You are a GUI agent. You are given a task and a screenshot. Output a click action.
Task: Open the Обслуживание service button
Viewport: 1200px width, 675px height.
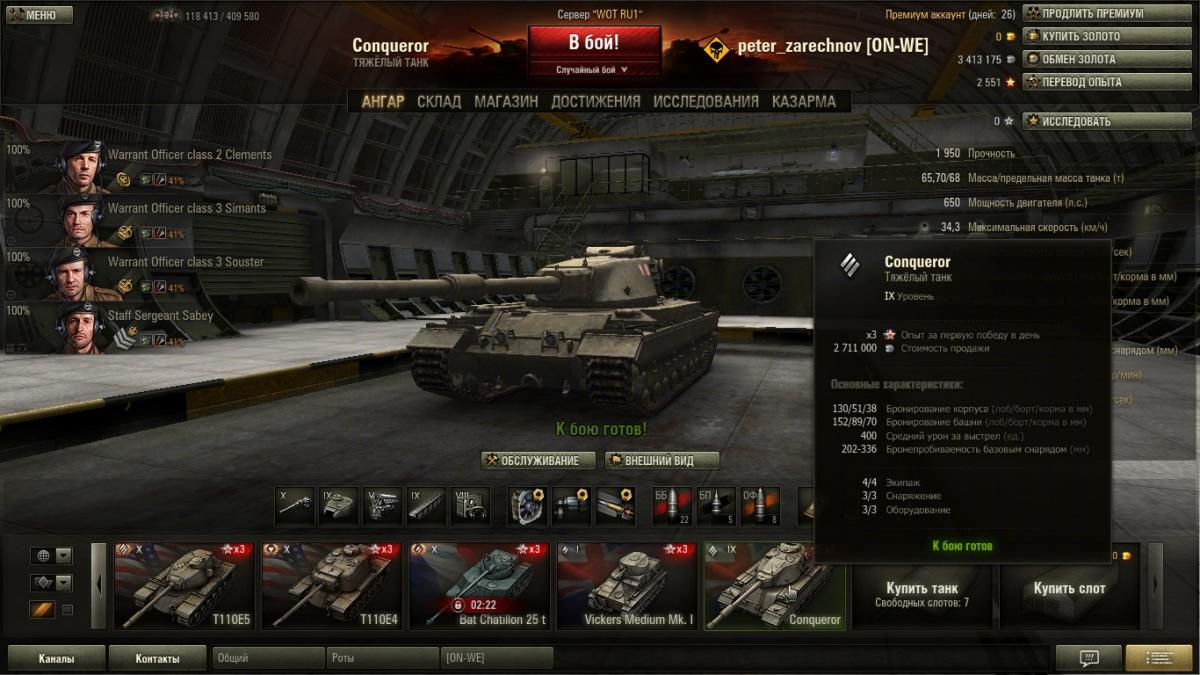(538, 461)
